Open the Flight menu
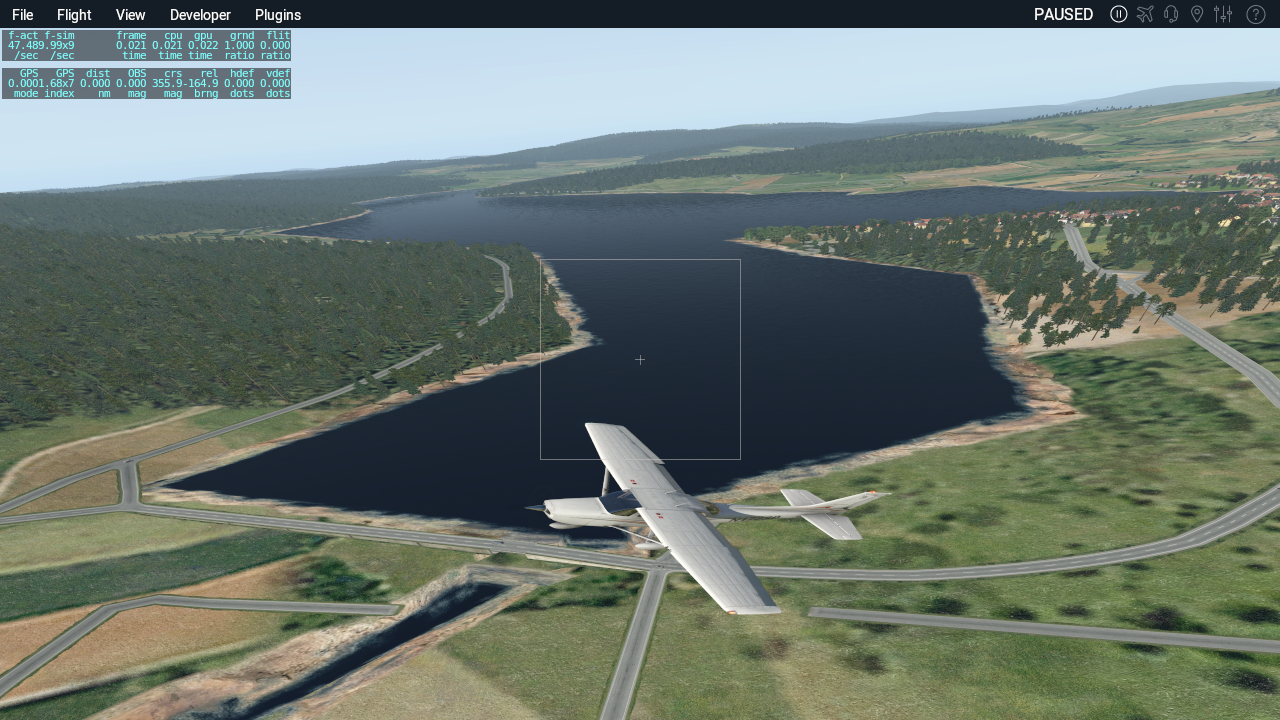This screenshot has width=1280, height=720. tap(74, 15)
